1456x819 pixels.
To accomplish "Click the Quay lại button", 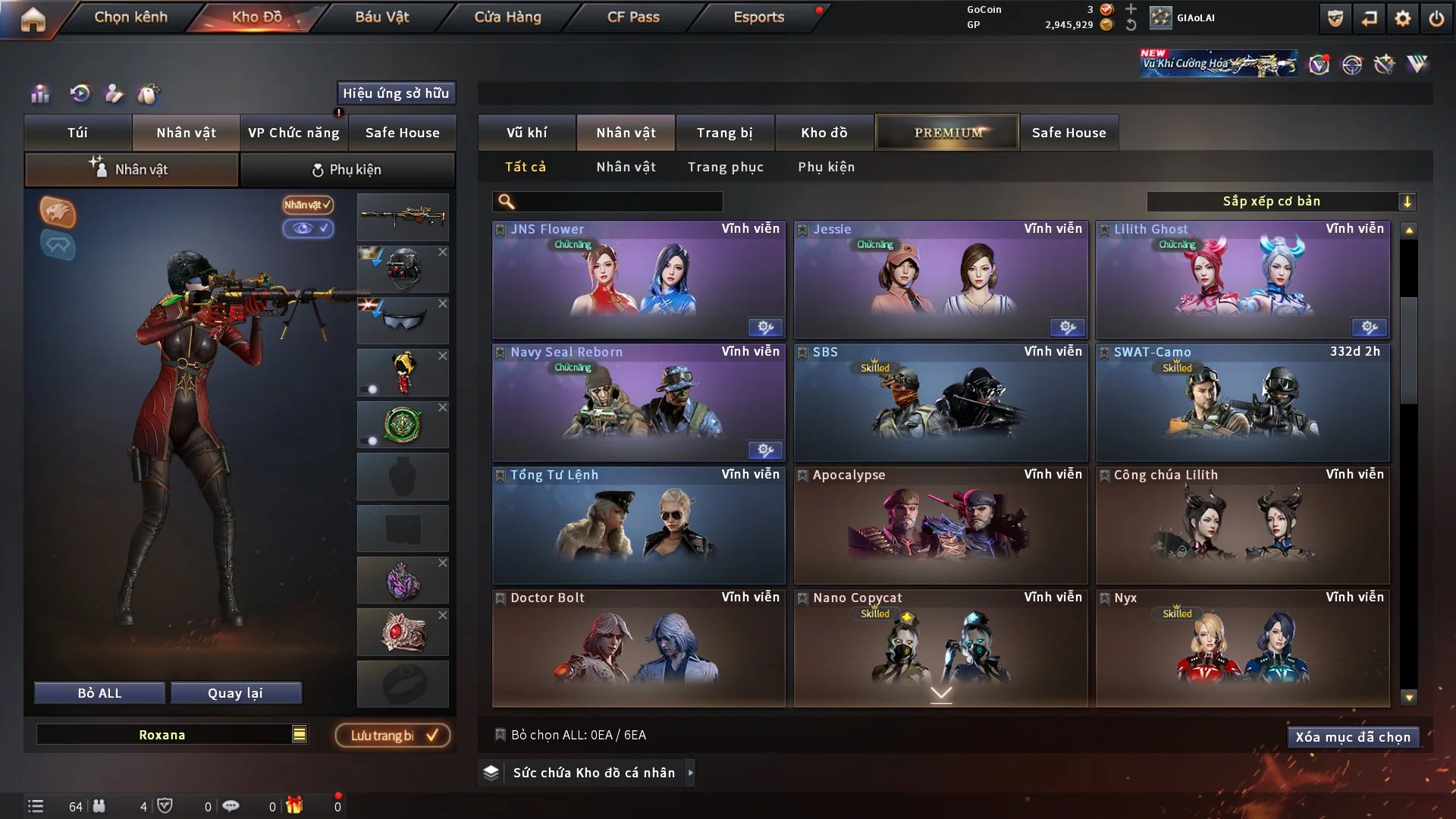I will pos(235,693).
